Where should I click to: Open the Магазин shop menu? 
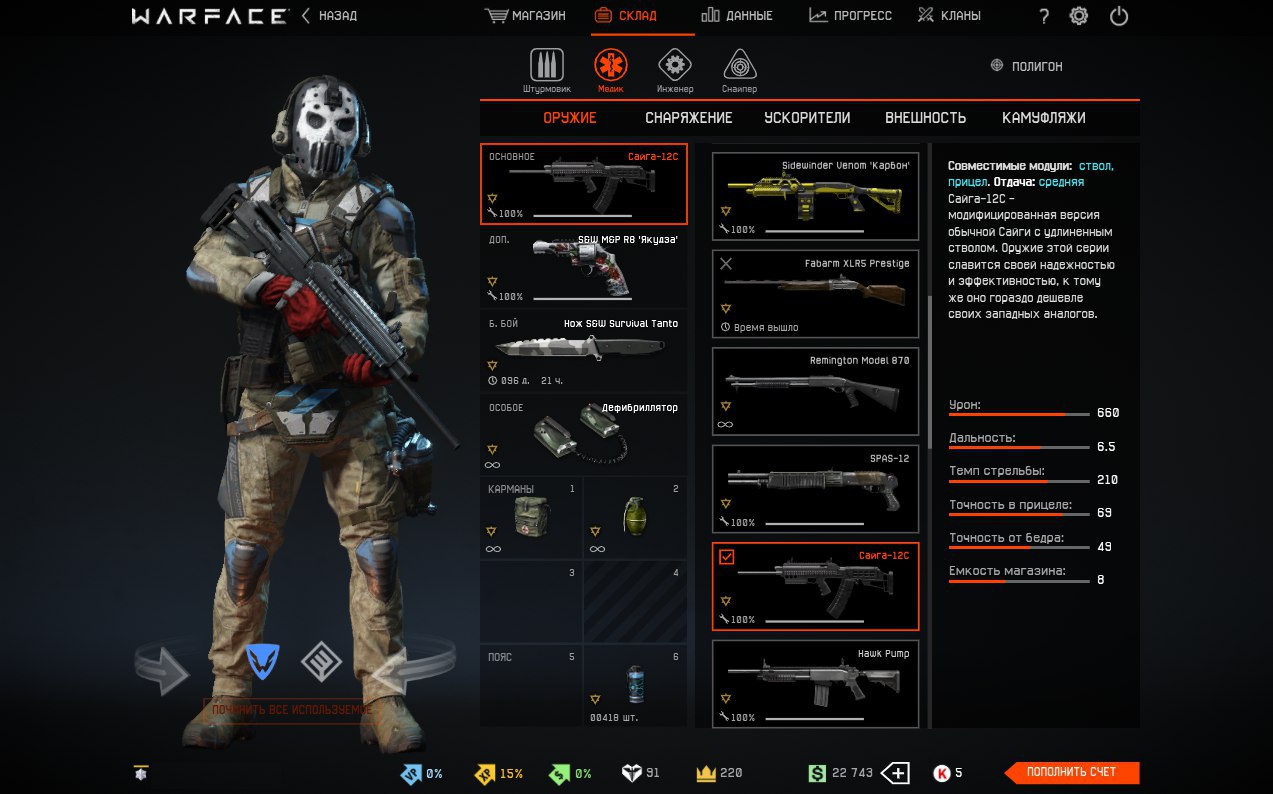click(525, 16)
